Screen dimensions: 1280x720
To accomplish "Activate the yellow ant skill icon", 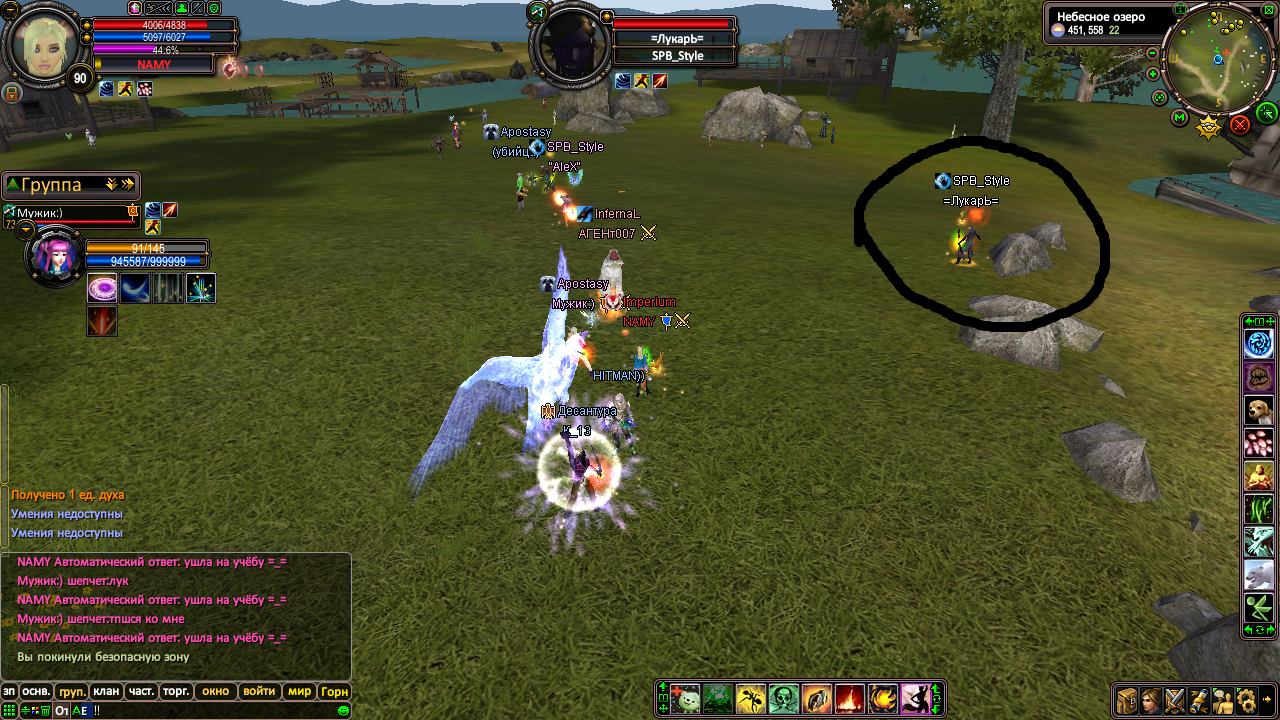I will (750, 699).
